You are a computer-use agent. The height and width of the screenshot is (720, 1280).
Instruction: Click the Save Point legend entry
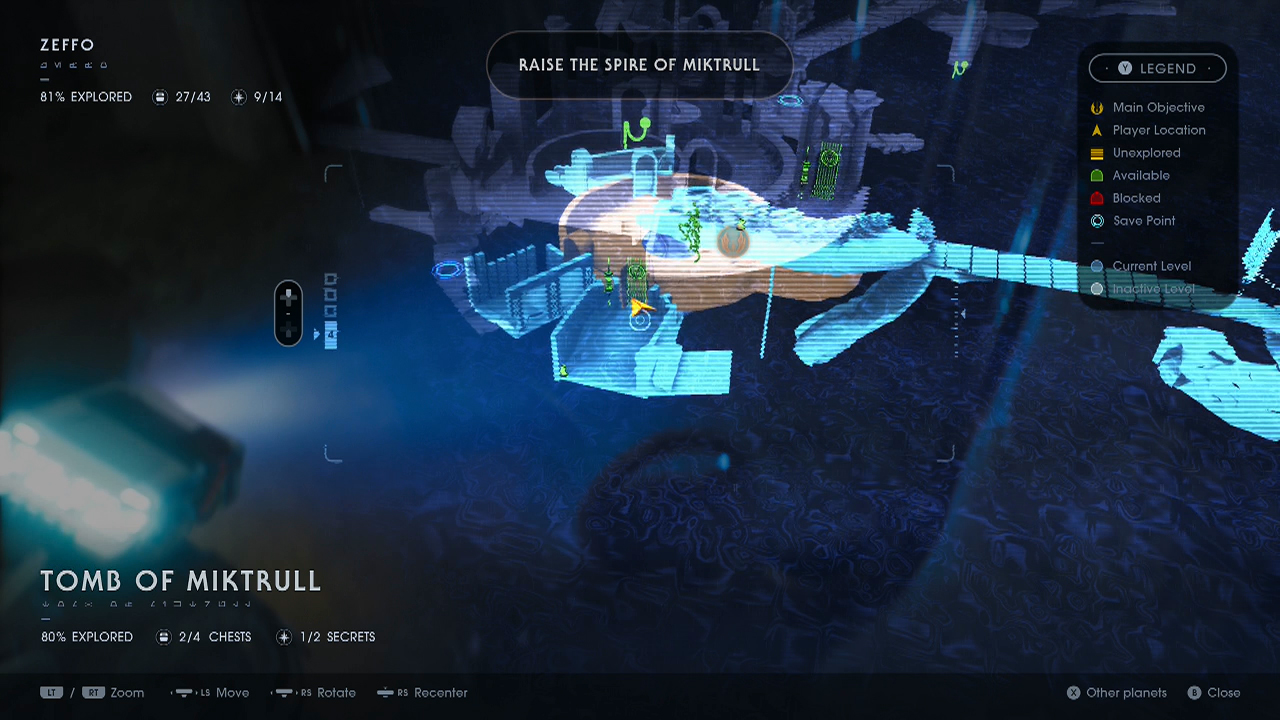coord(1143,221)
